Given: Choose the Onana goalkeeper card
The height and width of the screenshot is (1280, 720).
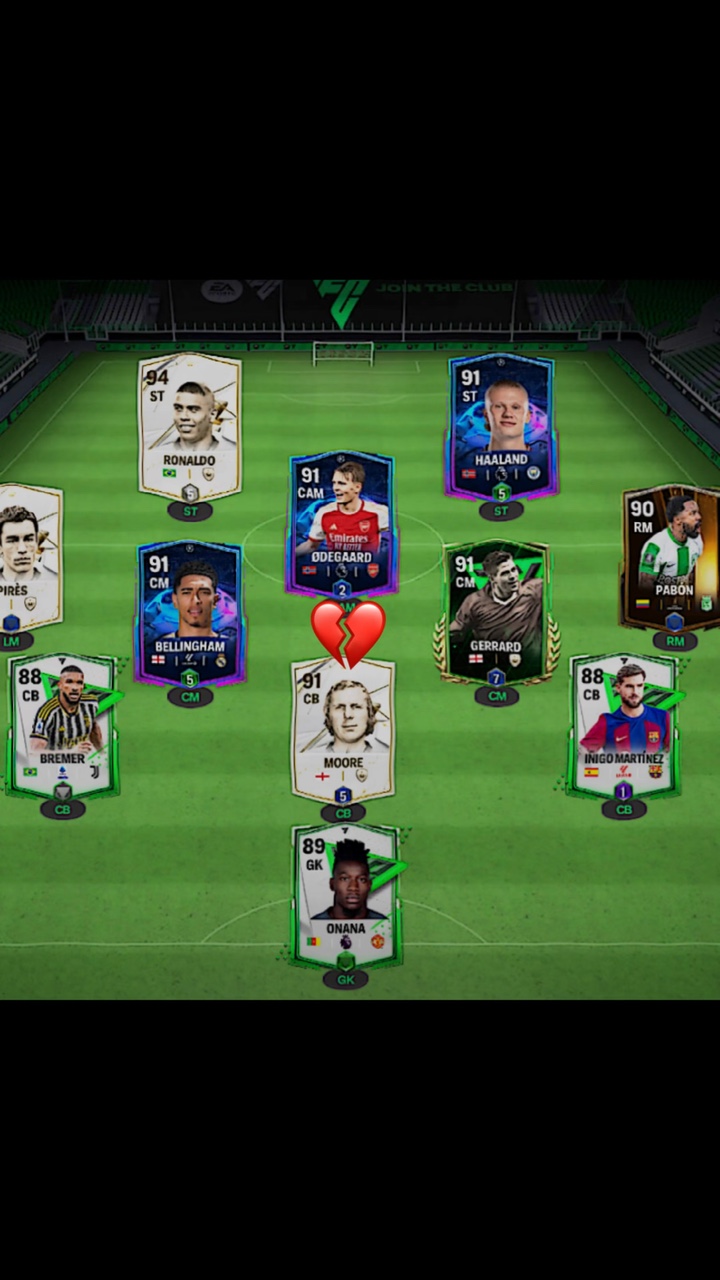Looking at the screenshot, I should (x=345, y=895).
